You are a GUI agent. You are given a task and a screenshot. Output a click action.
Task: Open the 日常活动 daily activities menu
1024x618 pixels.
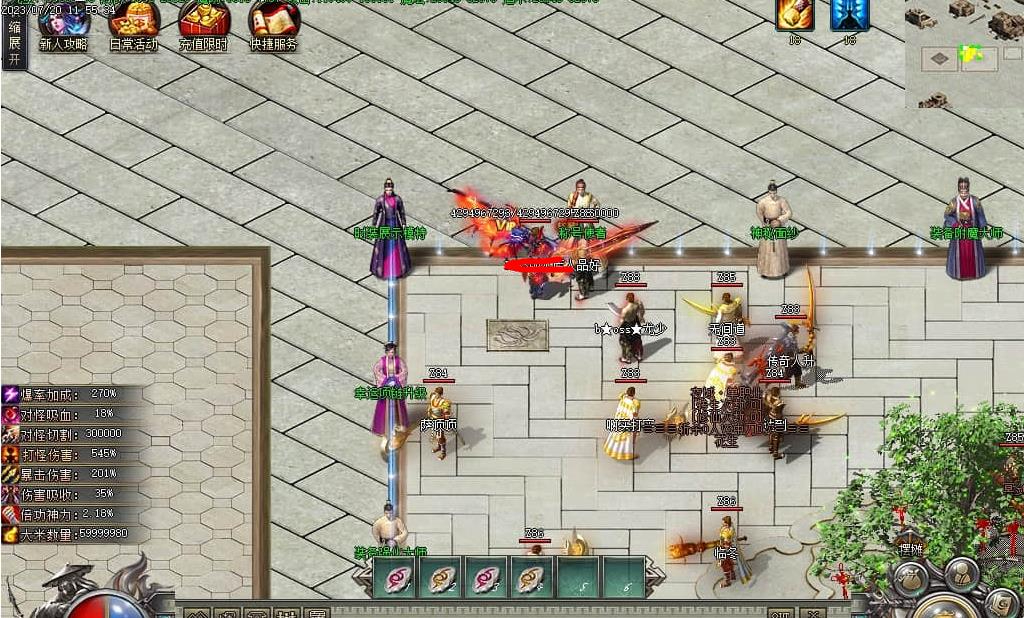[x=134, y=26]
